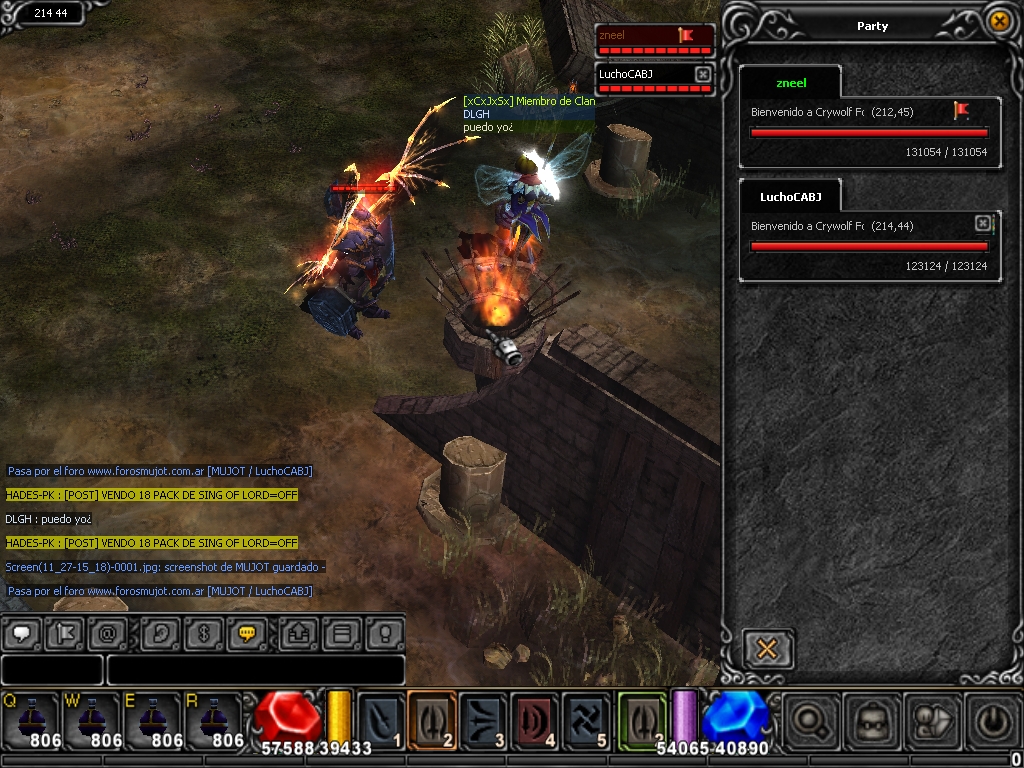Activate the skill in hotbar slot 1
The height and width of the screenshot is (768, 1024).
click(381, 719)
